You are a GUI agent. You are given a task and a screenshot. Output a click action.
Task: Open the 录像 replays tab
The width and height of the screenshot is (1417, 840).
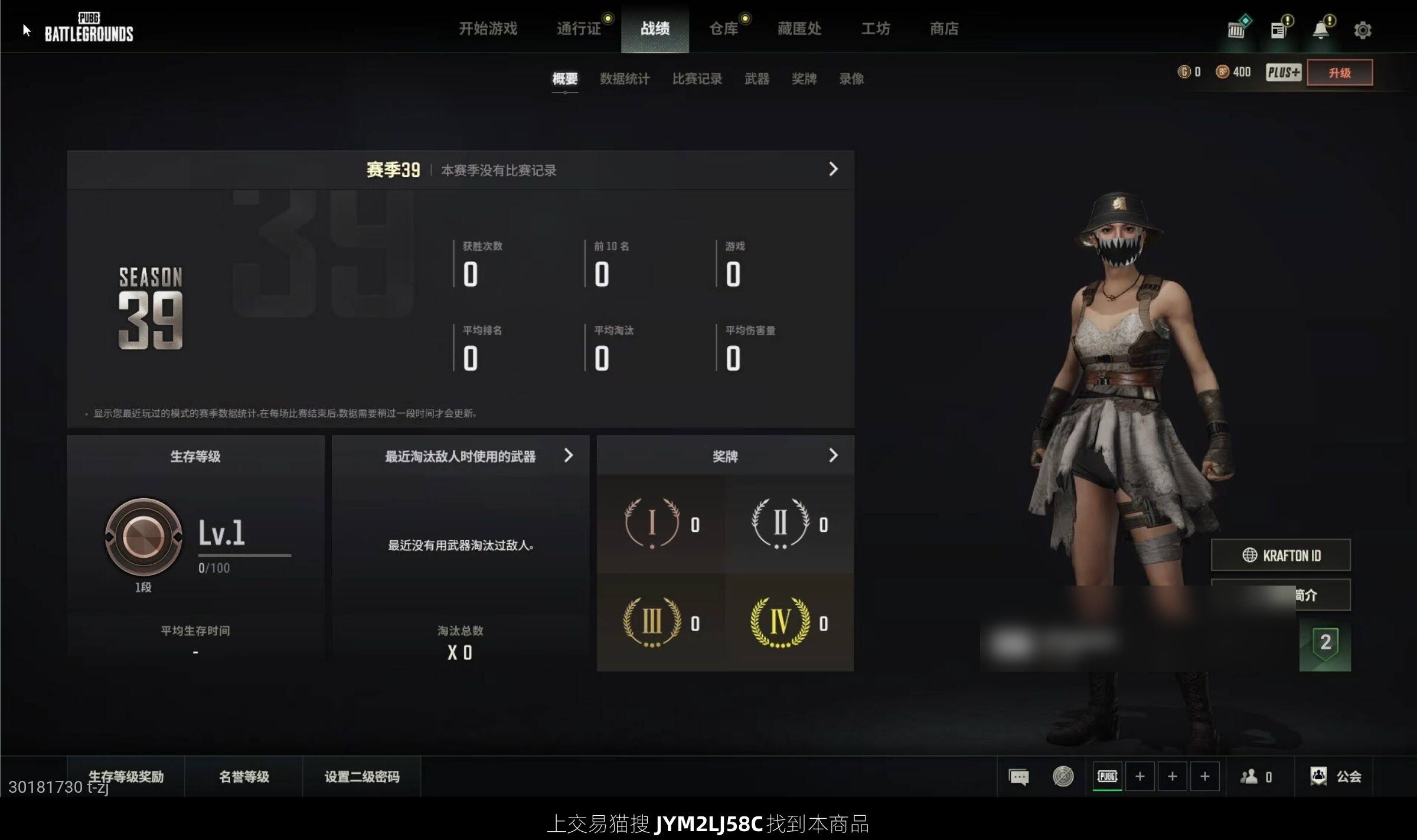[x=851, y=79]
